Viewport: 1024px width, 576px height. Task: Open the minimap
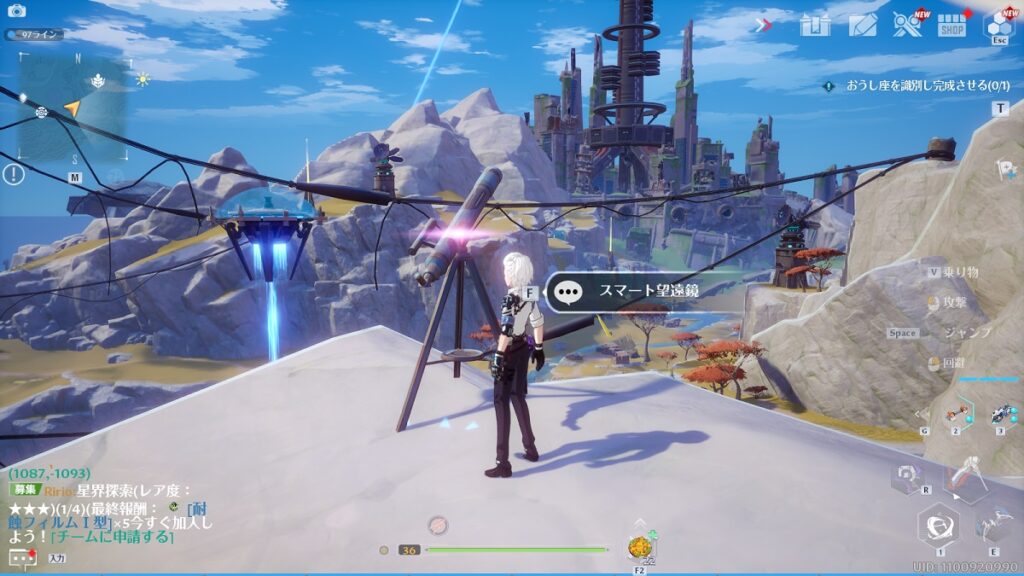point(72,107)
